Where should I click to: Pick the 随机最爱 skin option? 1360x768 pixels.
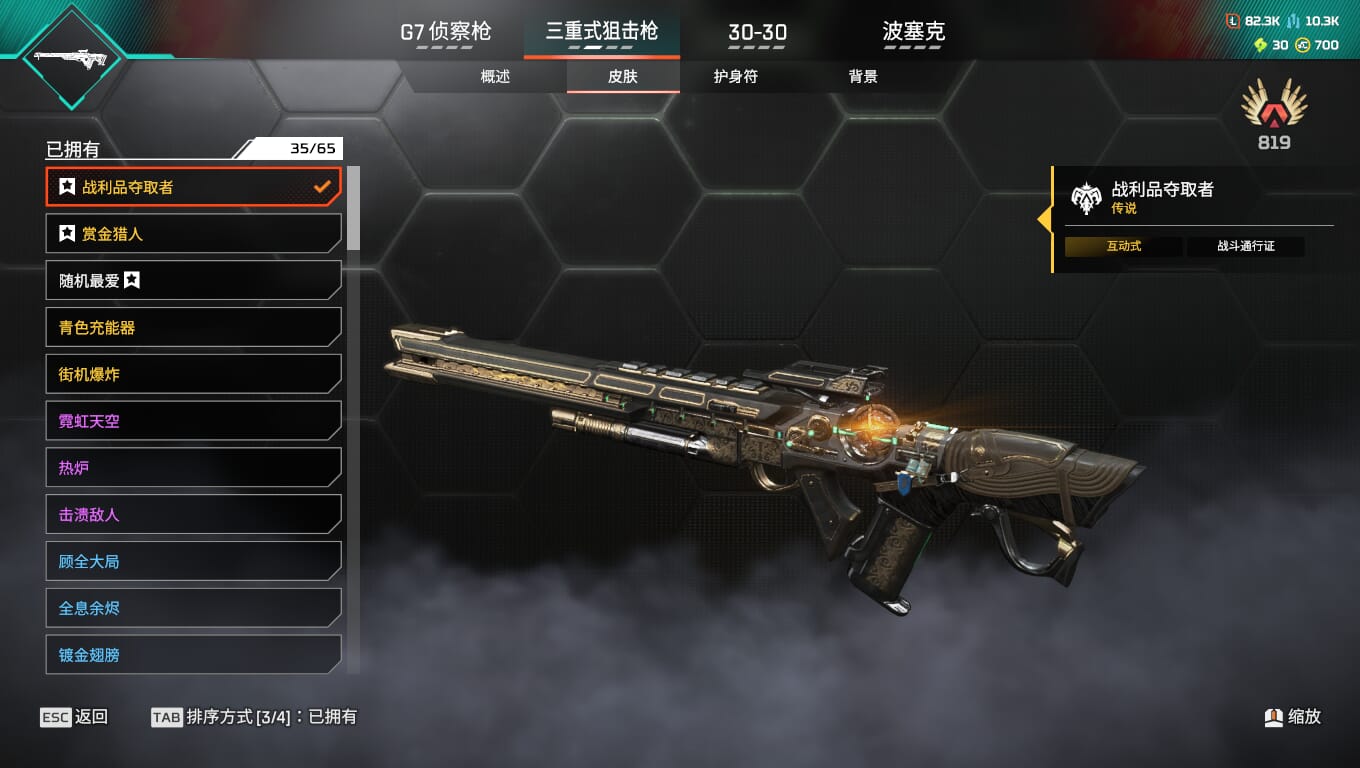click(x=193, y=281)
